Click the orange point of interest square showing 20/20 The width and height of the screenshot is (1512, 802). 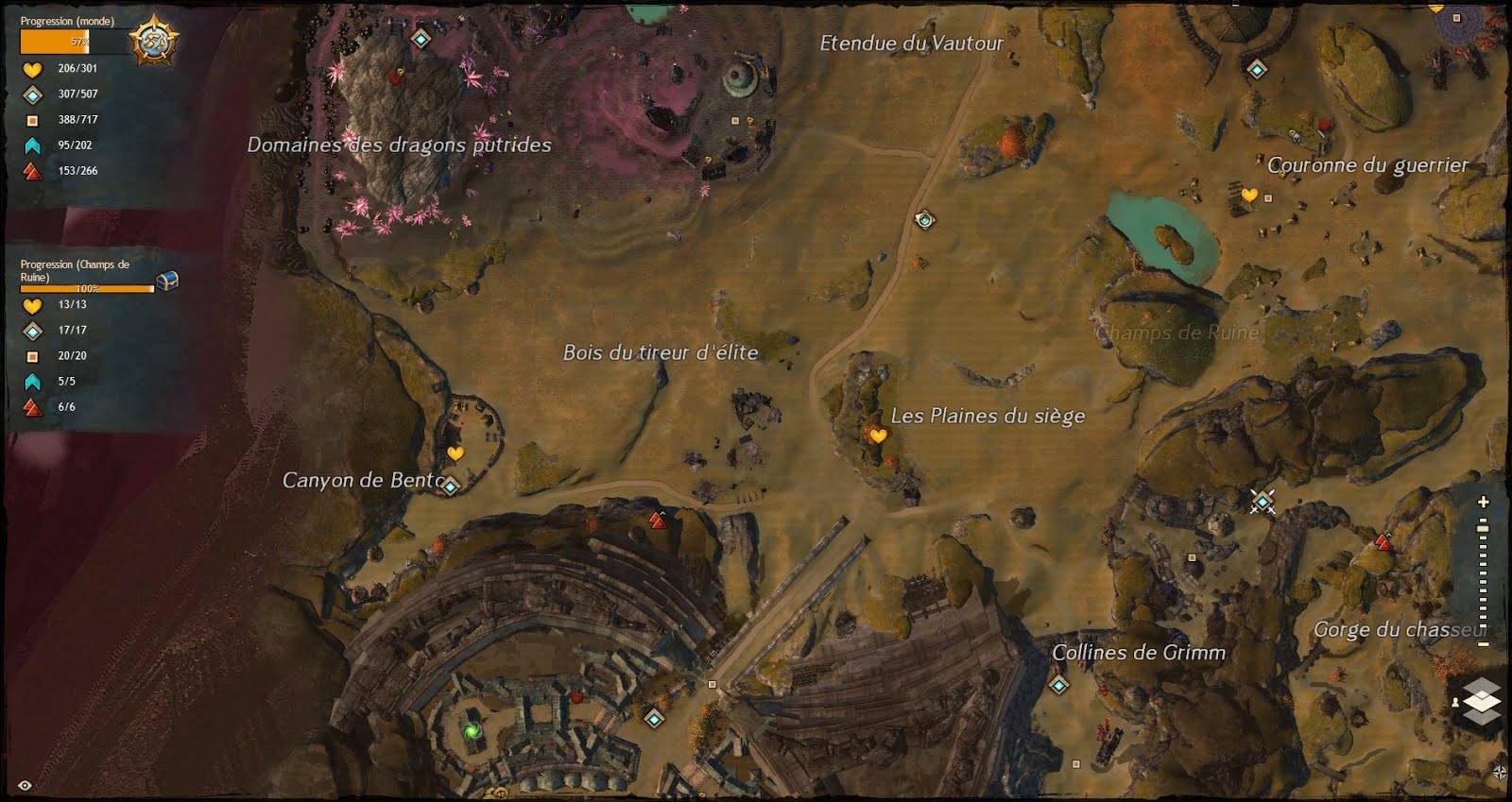[31, 356]
